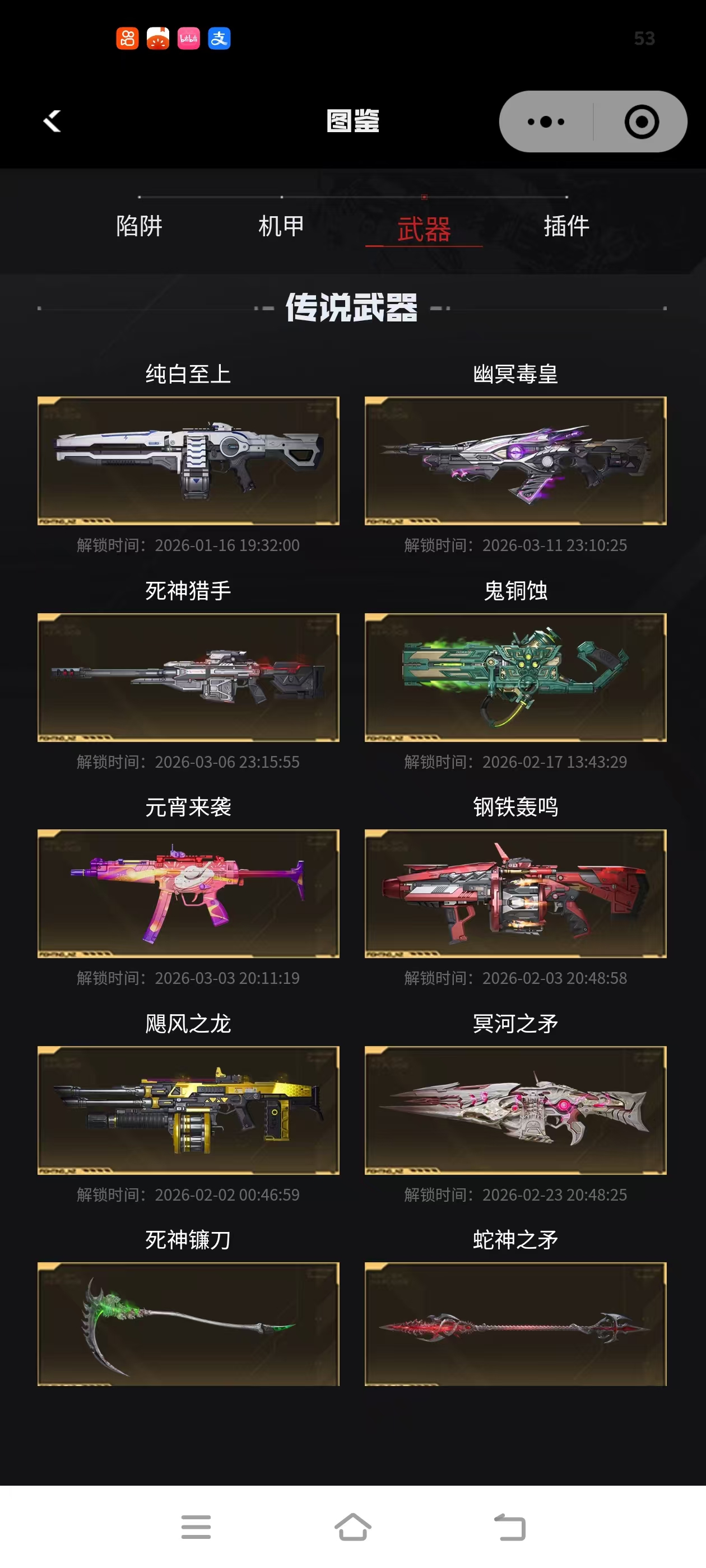View the 幽冥毒皇 weapon card

pyautogui.click(x=515, y=461)
